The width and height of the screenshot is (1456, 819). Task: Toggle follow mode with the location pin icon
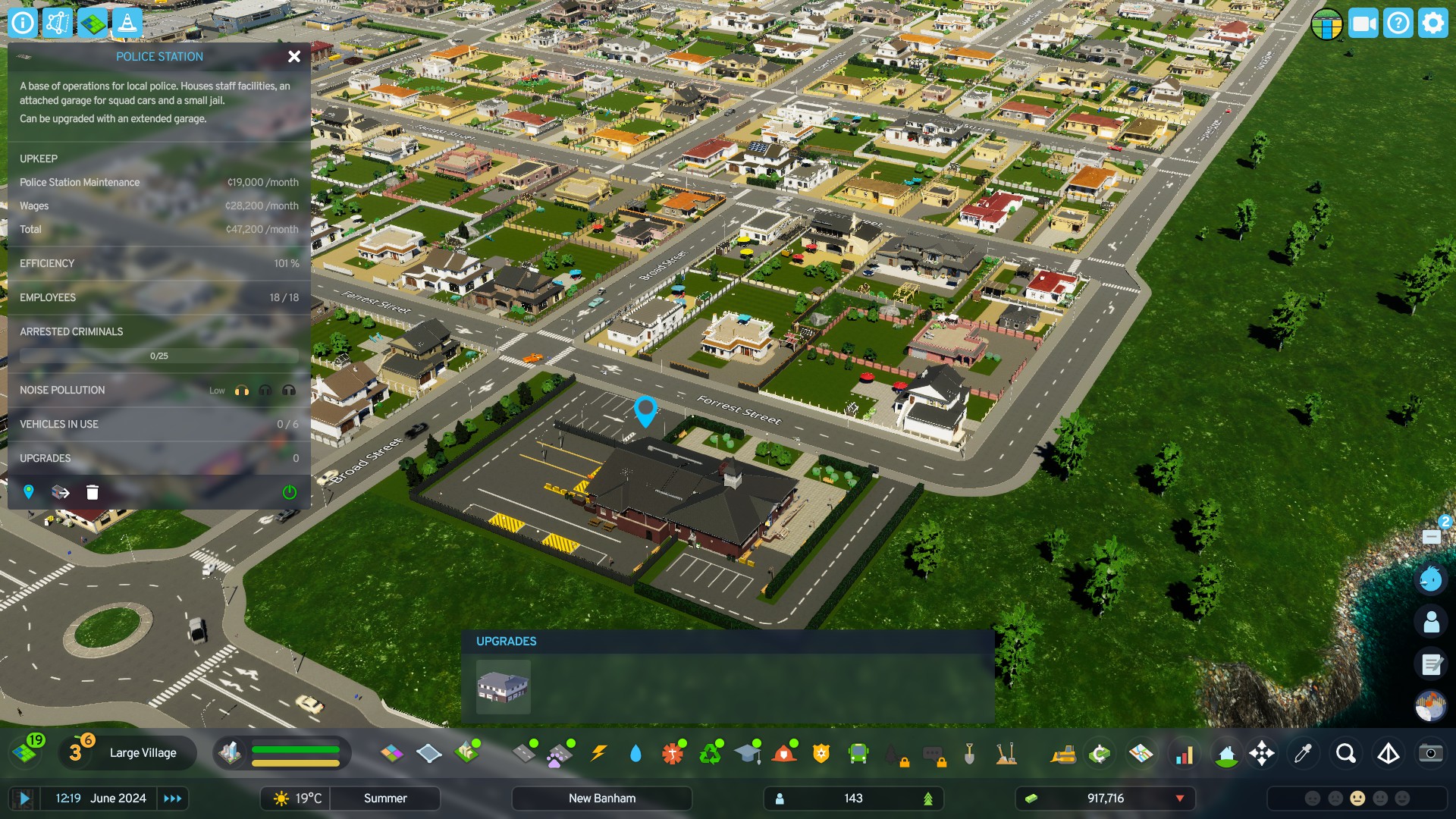(x=29, y=492)
